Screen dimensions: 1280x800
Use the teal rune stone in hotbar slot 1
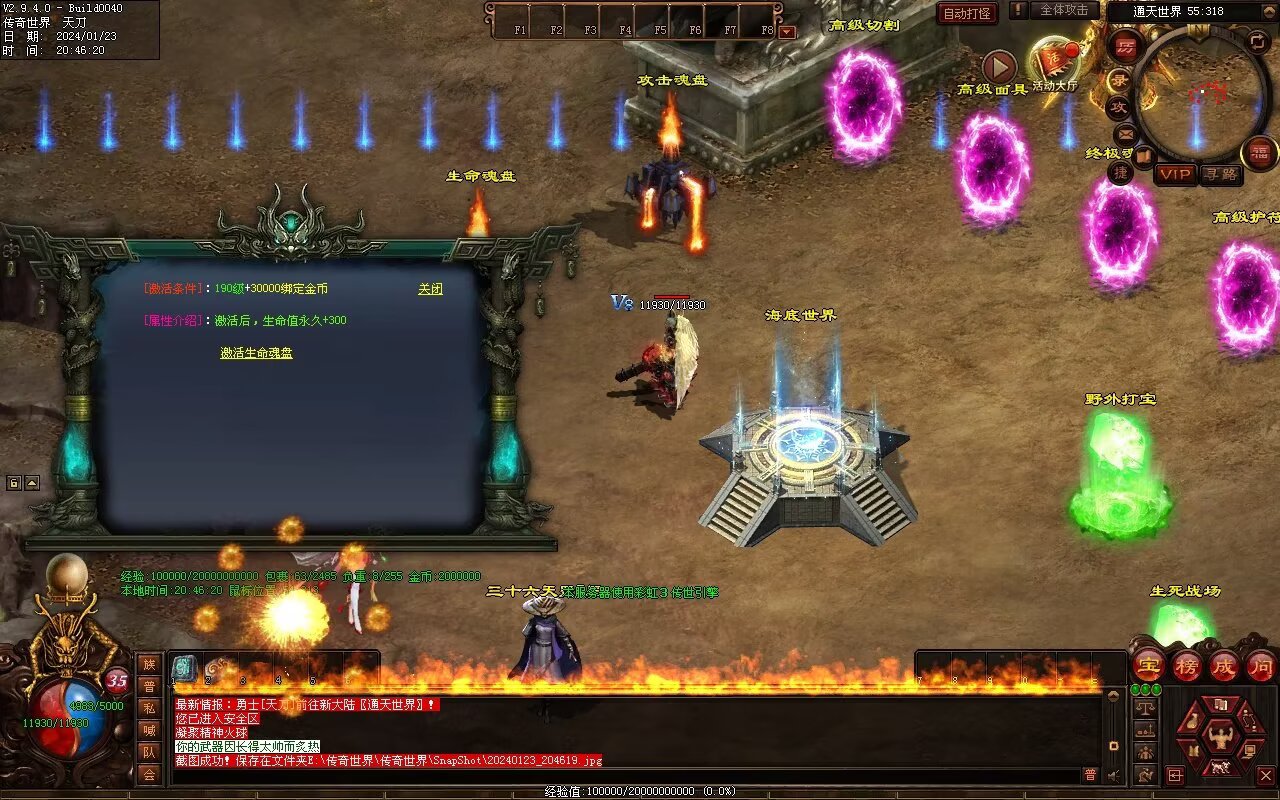tap(185, 669)
